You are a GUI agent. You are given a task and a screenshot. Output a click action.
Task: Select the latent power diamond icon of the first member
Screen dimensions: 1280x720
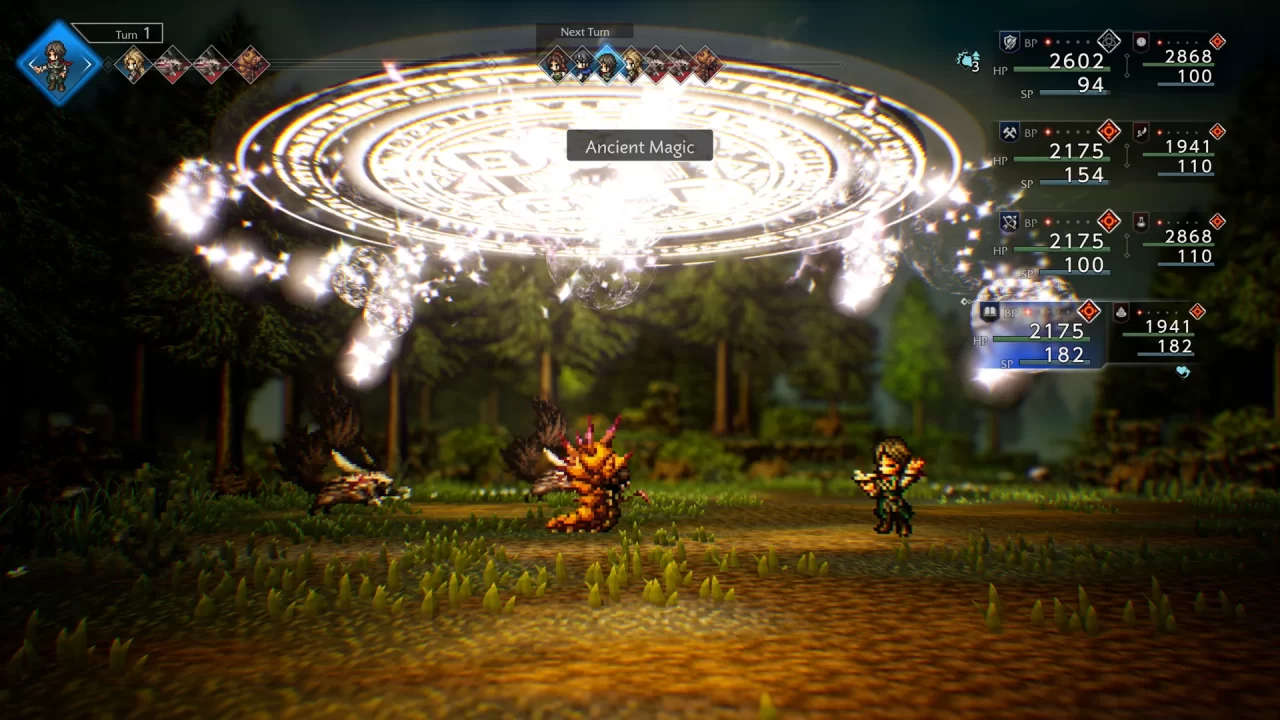1109,40
